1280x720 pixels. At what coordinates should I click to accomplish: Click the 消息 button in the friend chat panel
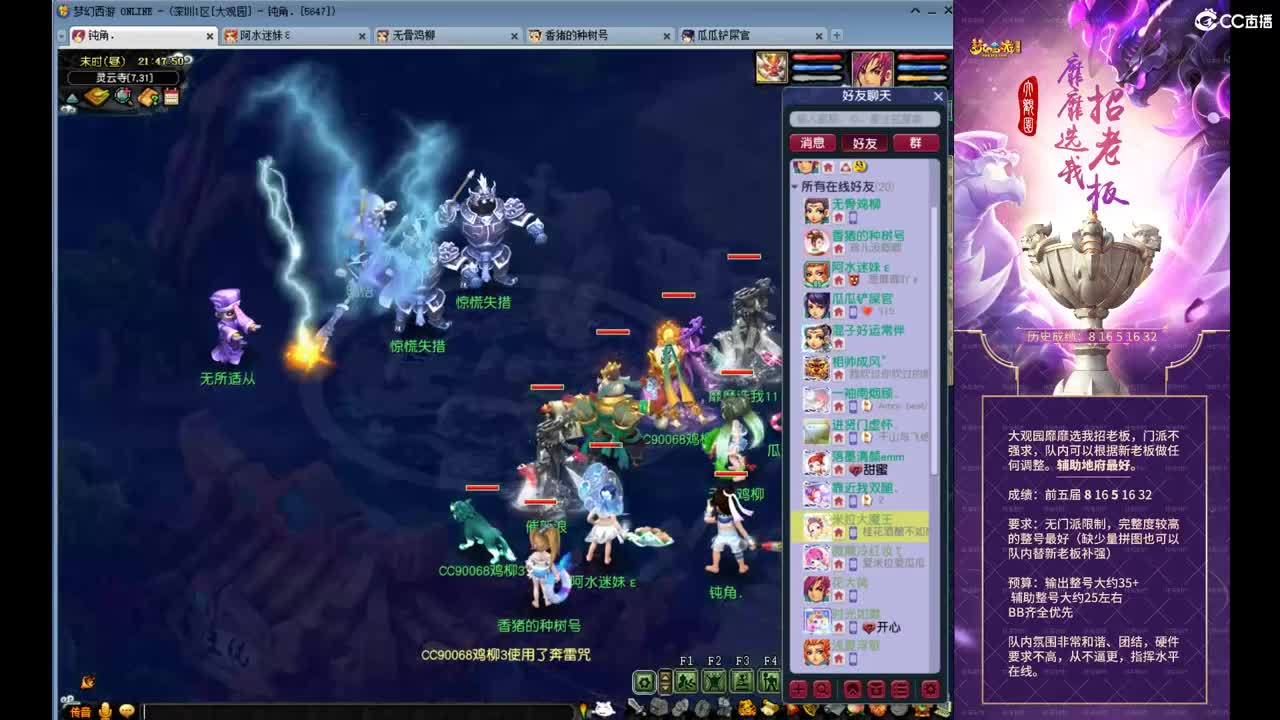(812, 142)
